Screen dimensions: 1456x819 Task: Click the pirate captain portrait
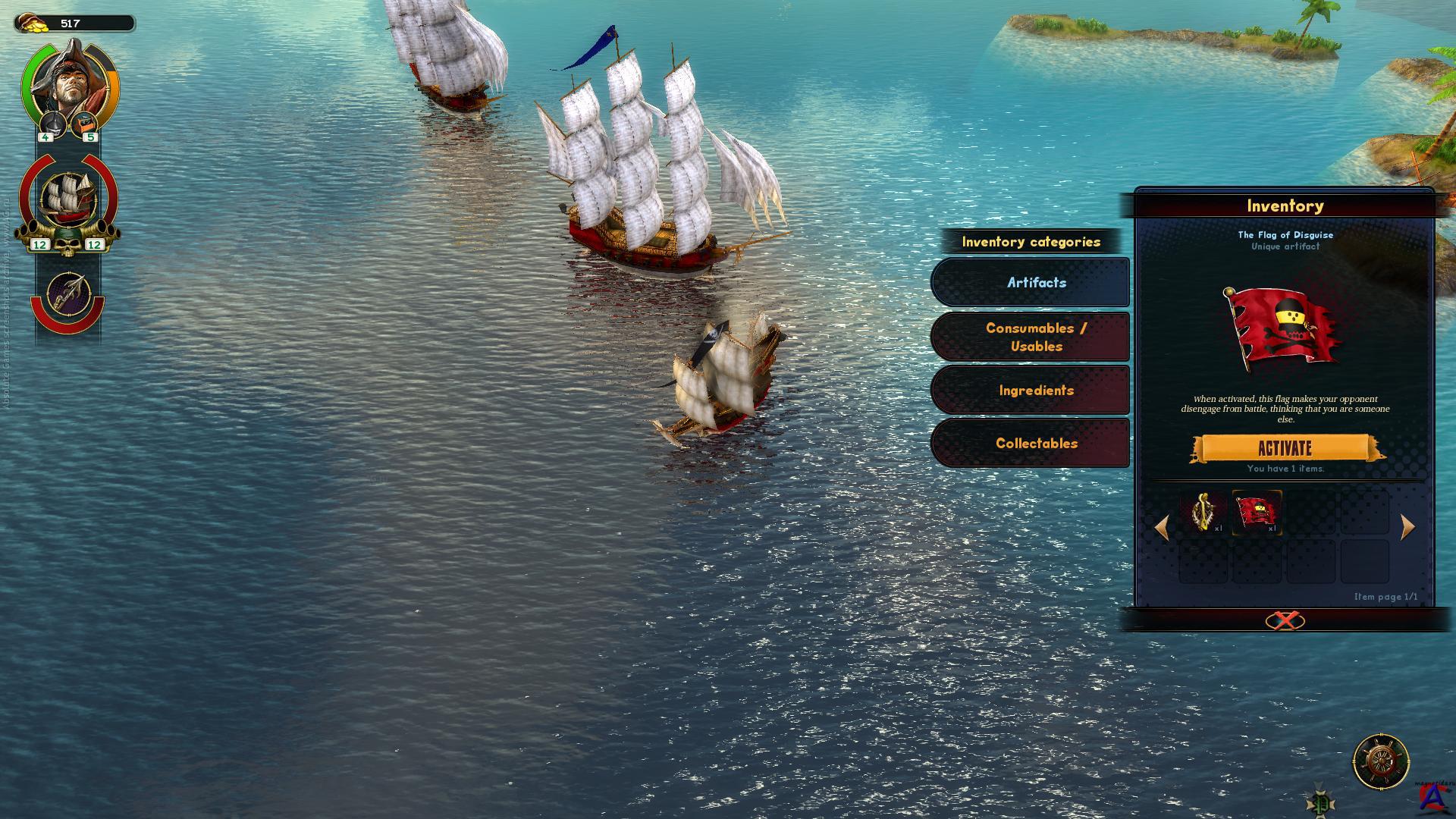(x=68, y=83)
